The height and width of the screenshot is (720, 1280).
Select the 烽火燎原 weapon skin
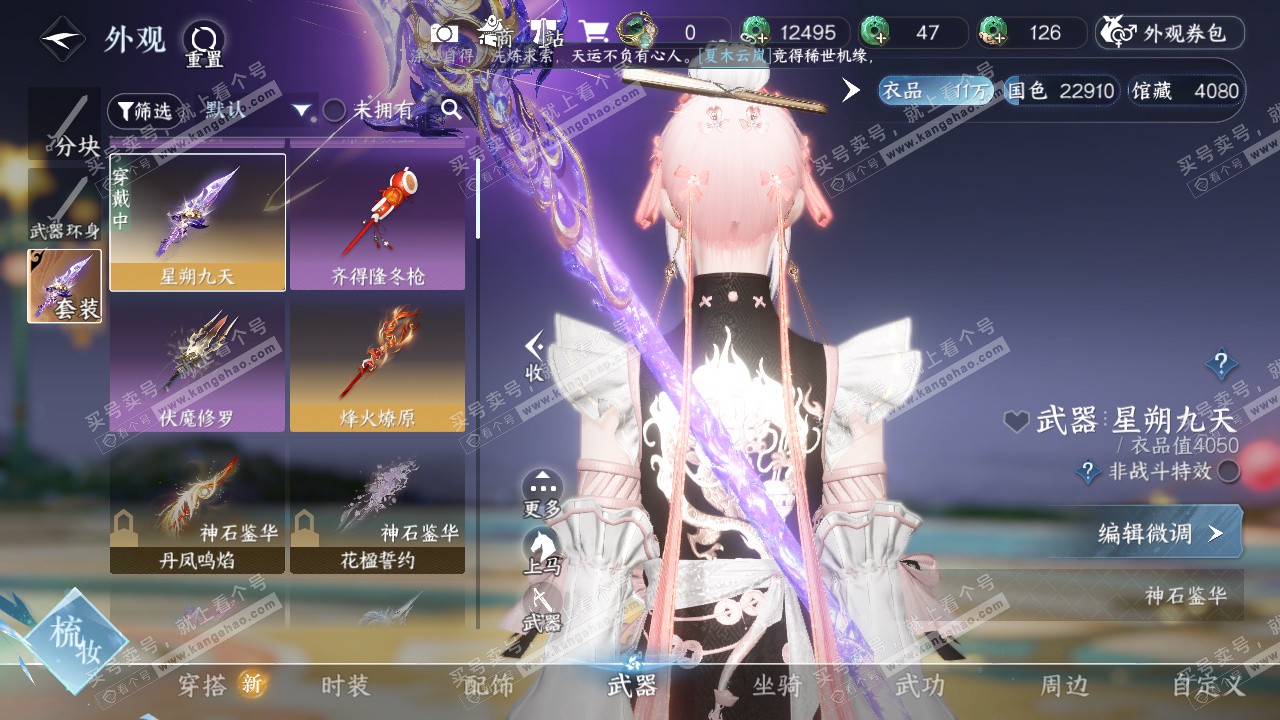[377, 366]
